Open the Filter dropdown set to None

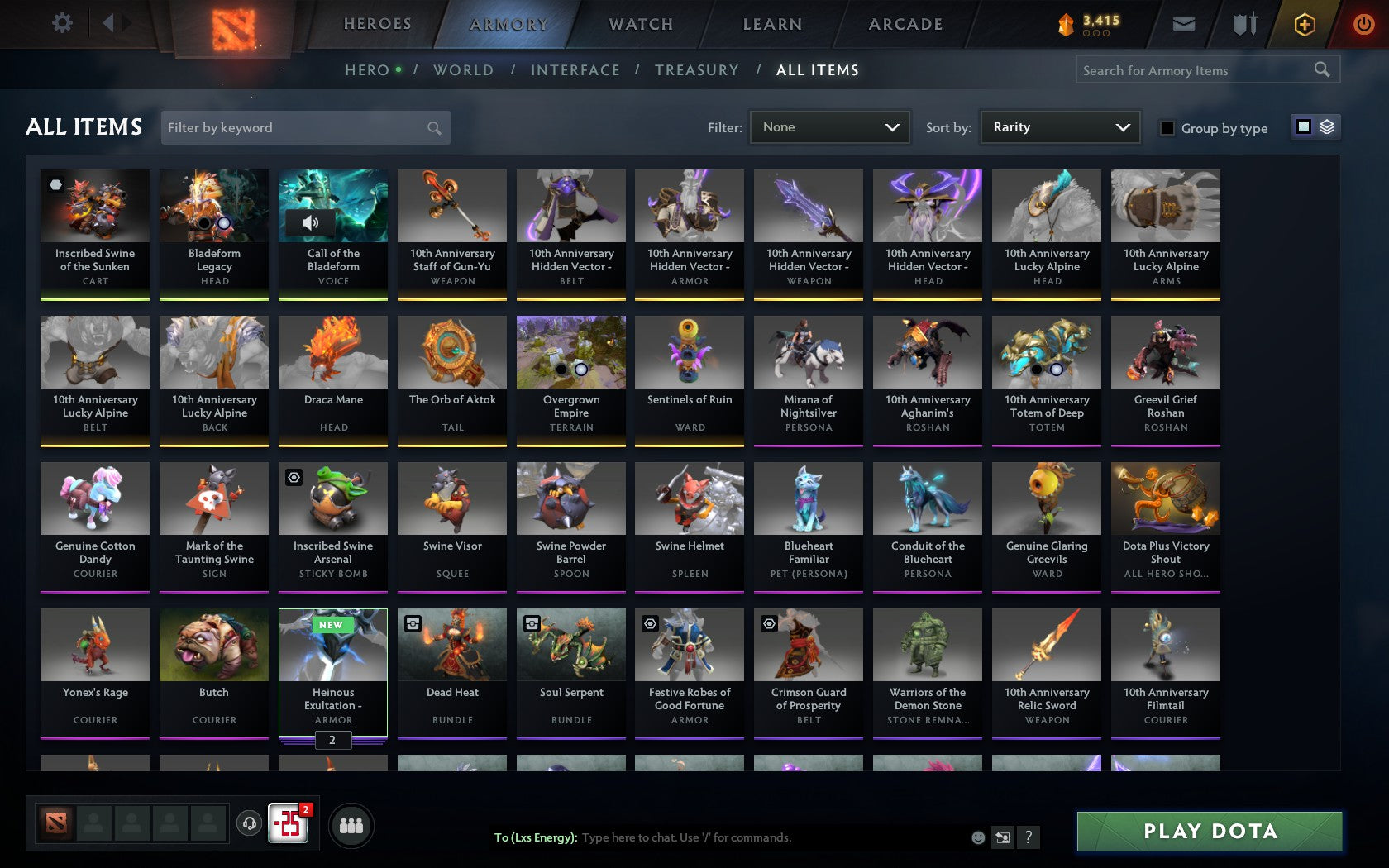(x=829, y=126)
